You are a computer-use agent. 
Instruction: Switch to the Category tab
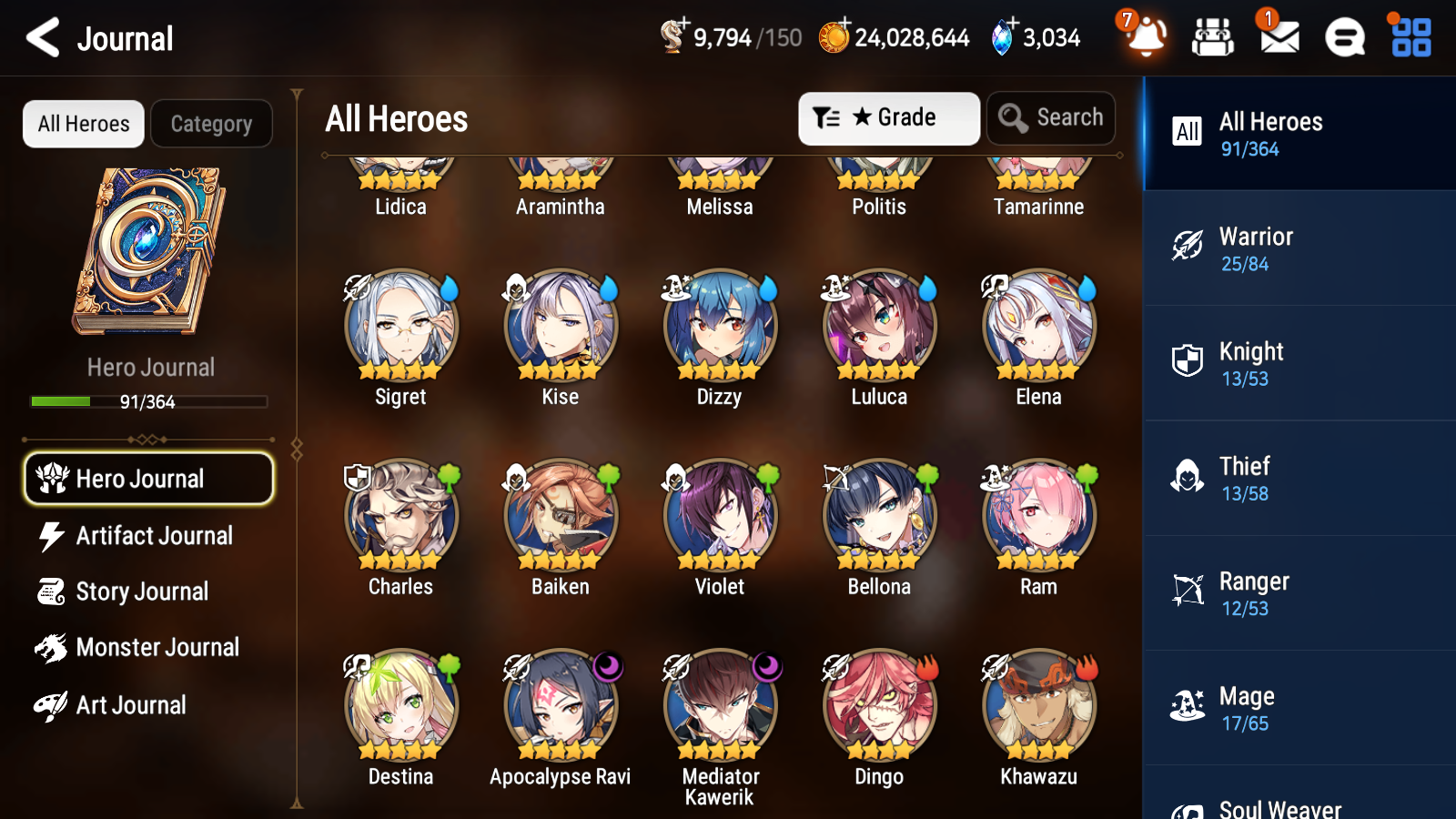point(211,124)
